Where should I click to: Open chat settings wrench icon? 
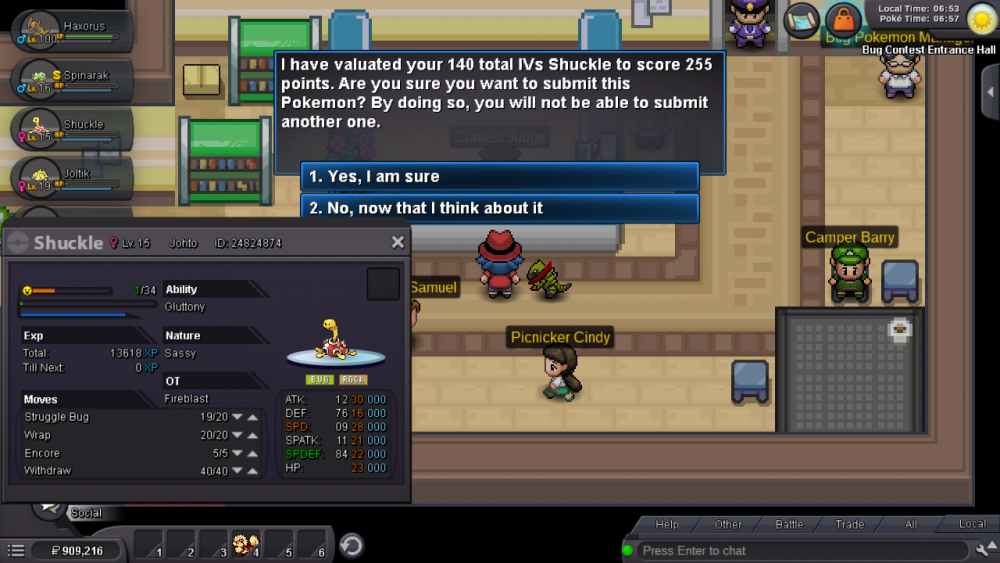point(982,550)
